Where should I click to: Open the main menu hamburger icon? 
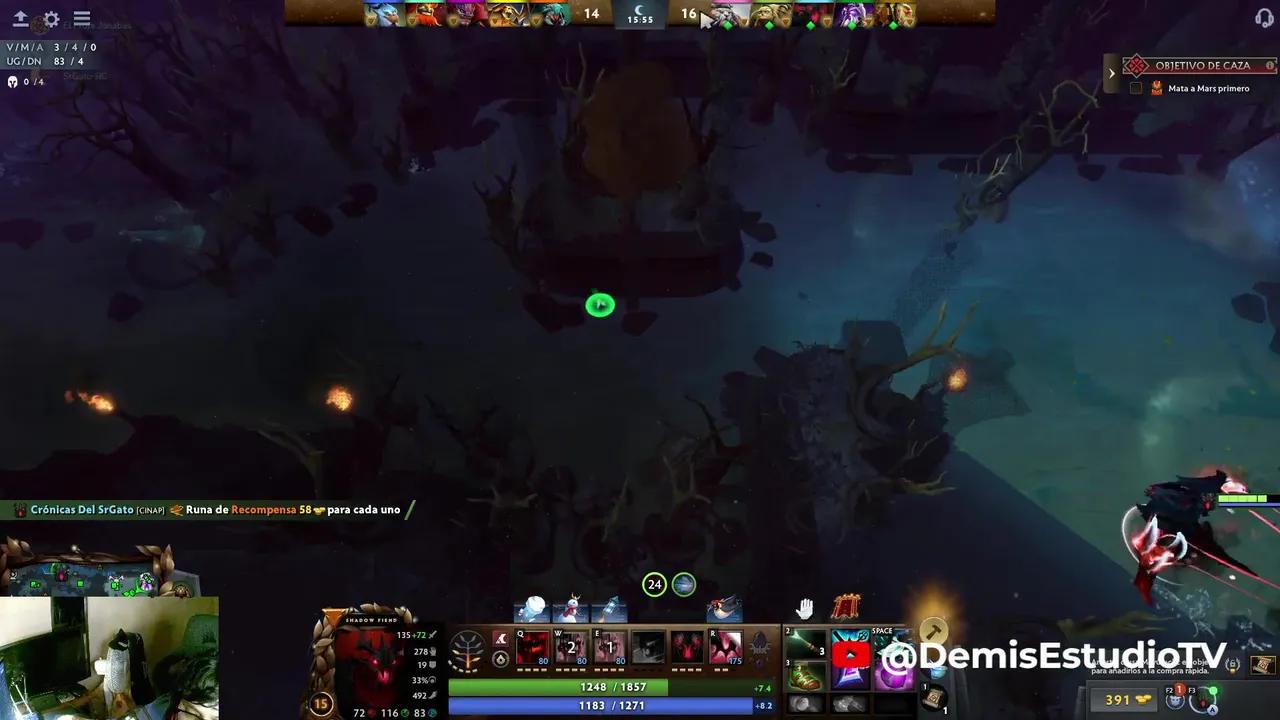[82, 18]
